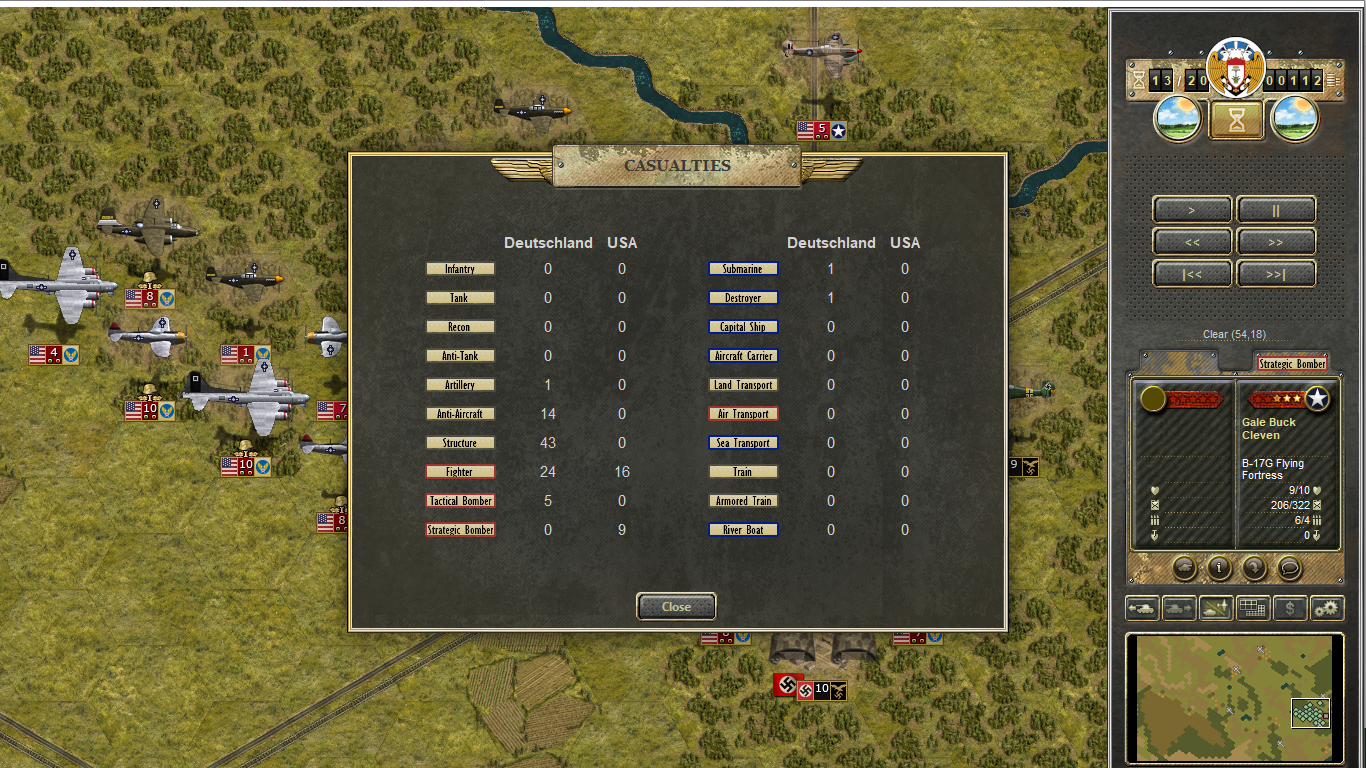Click the hourglass end turn button
The width and height of the screenshot is (1366, 768).
(1237, 120)
